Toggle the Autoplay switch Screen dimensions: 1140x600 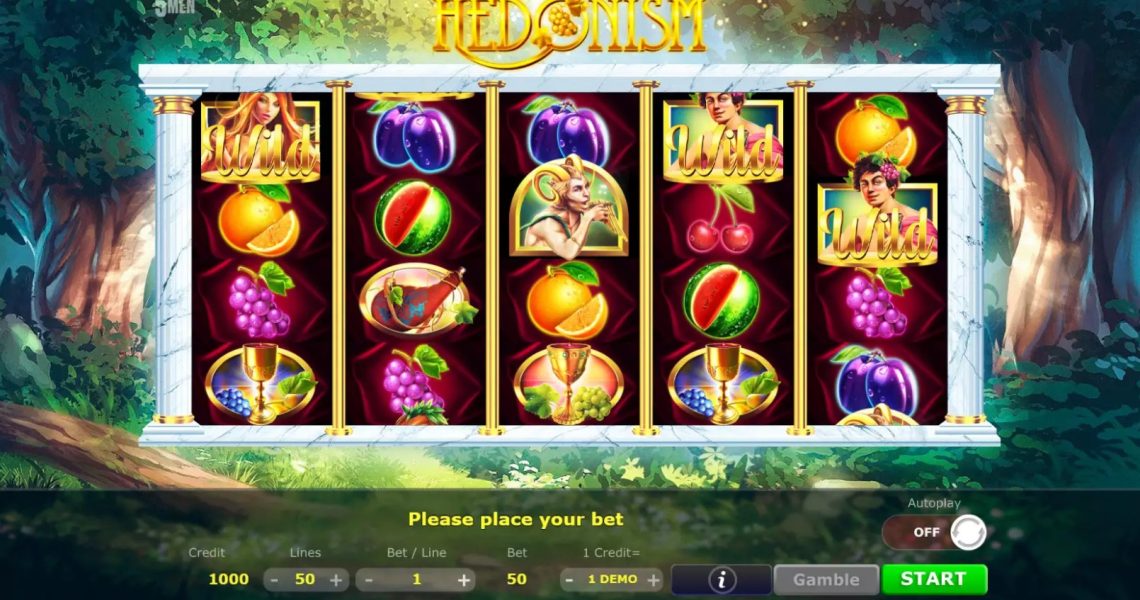pos(934,532)
